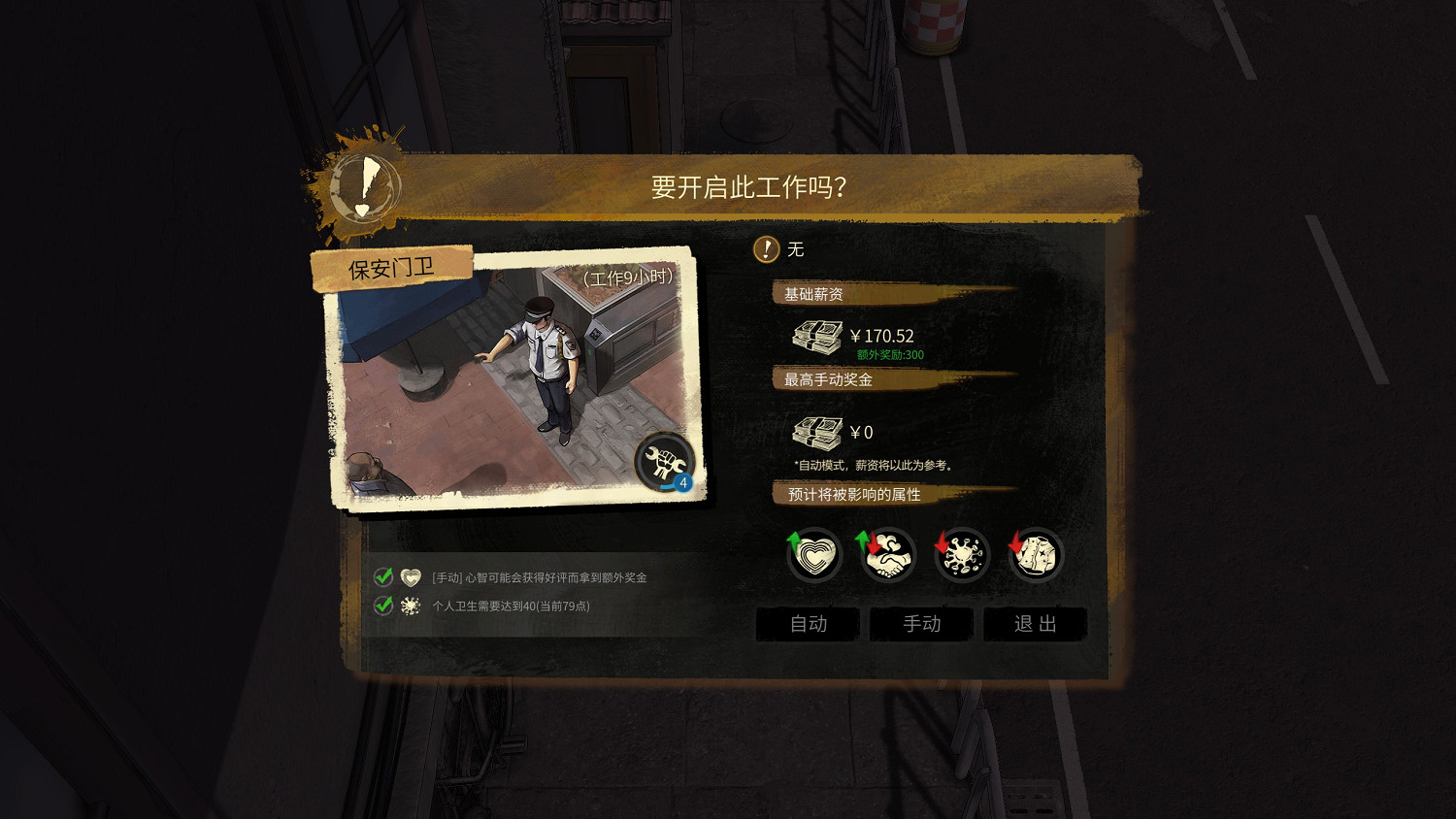
Task: Click the 手动 work mode option
Action: 920,624
